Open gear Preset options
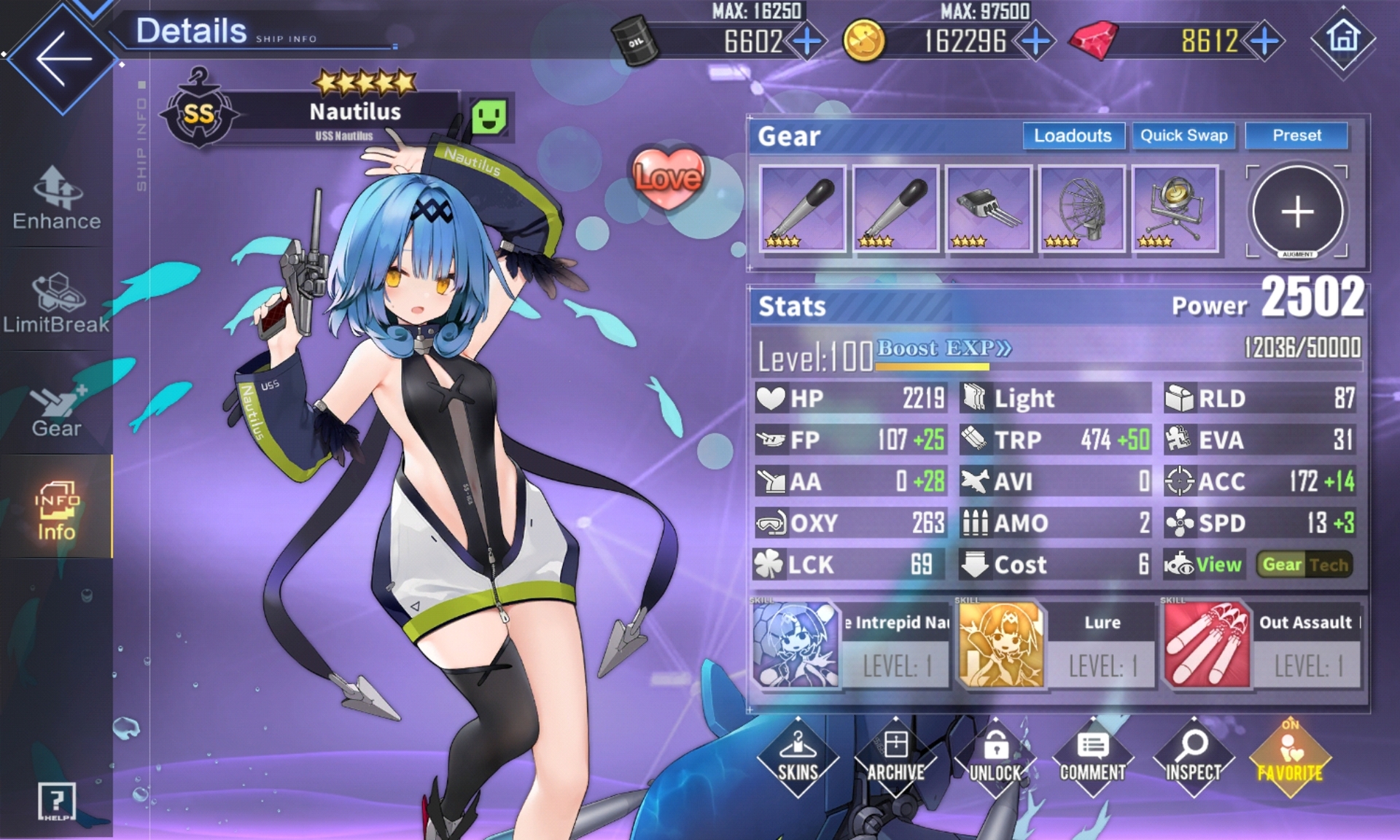This screenshot has width=1400, height=840. click(1296, 136)
